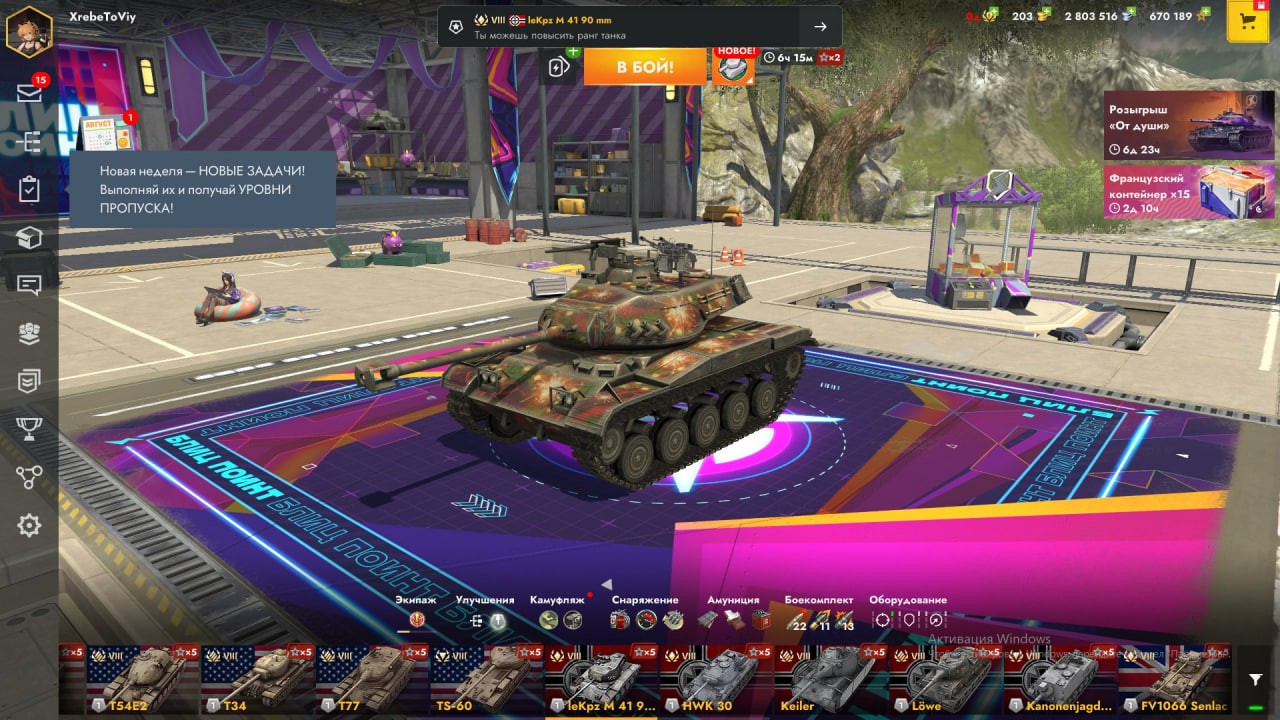Open the mail inbox with 15 notifications
This screenshot has height=720, width=1280.
coord(29,93)
